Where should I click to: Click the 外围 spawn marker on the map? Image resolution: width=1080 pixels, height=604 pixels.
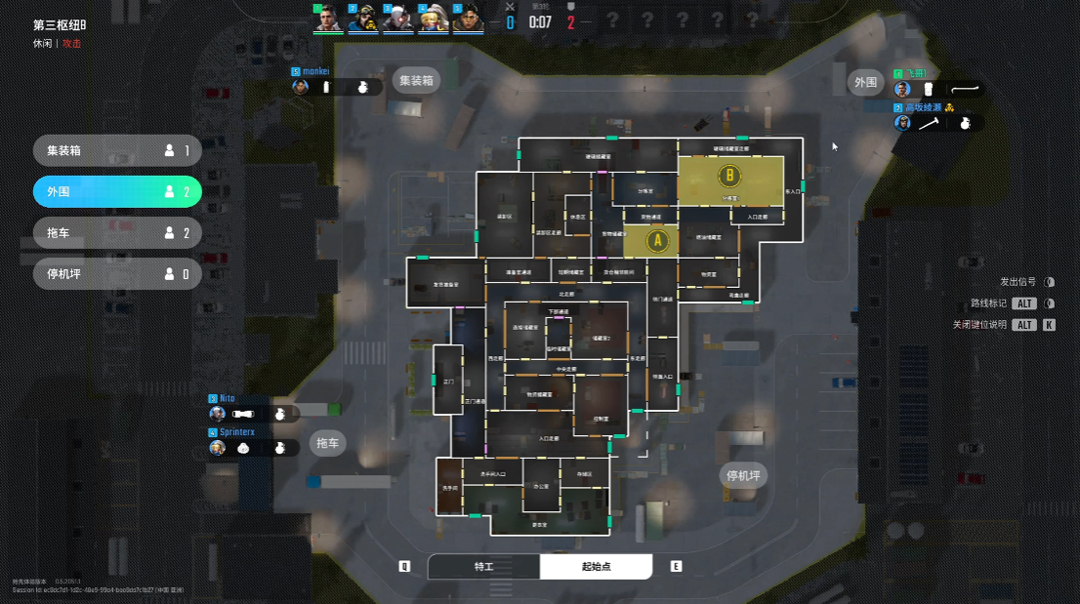tap(864, 82)
